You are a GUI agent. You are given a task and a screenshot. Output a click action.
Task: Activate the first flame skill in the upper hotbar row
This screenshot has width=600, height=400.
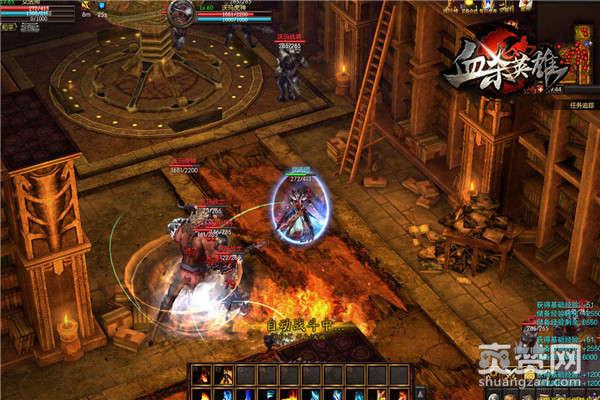point(201,373)
